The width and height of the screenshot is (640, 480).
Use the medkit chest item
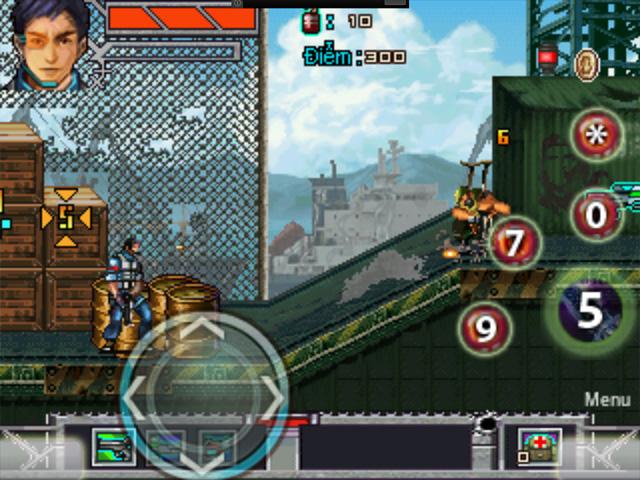tap(539, 446)
